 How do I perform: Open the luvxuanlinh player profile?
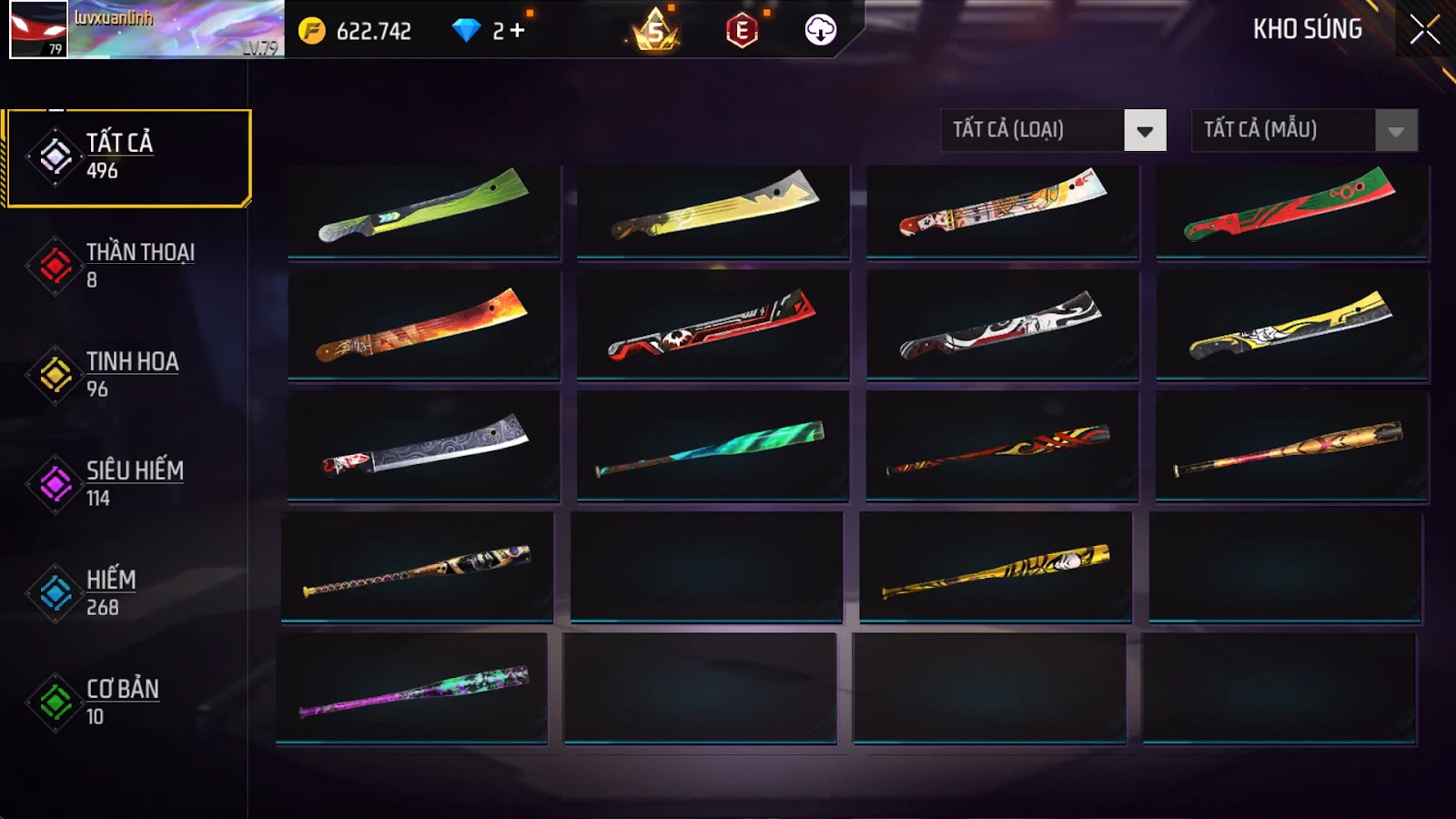pyautogui.click(x=146, y=30)
